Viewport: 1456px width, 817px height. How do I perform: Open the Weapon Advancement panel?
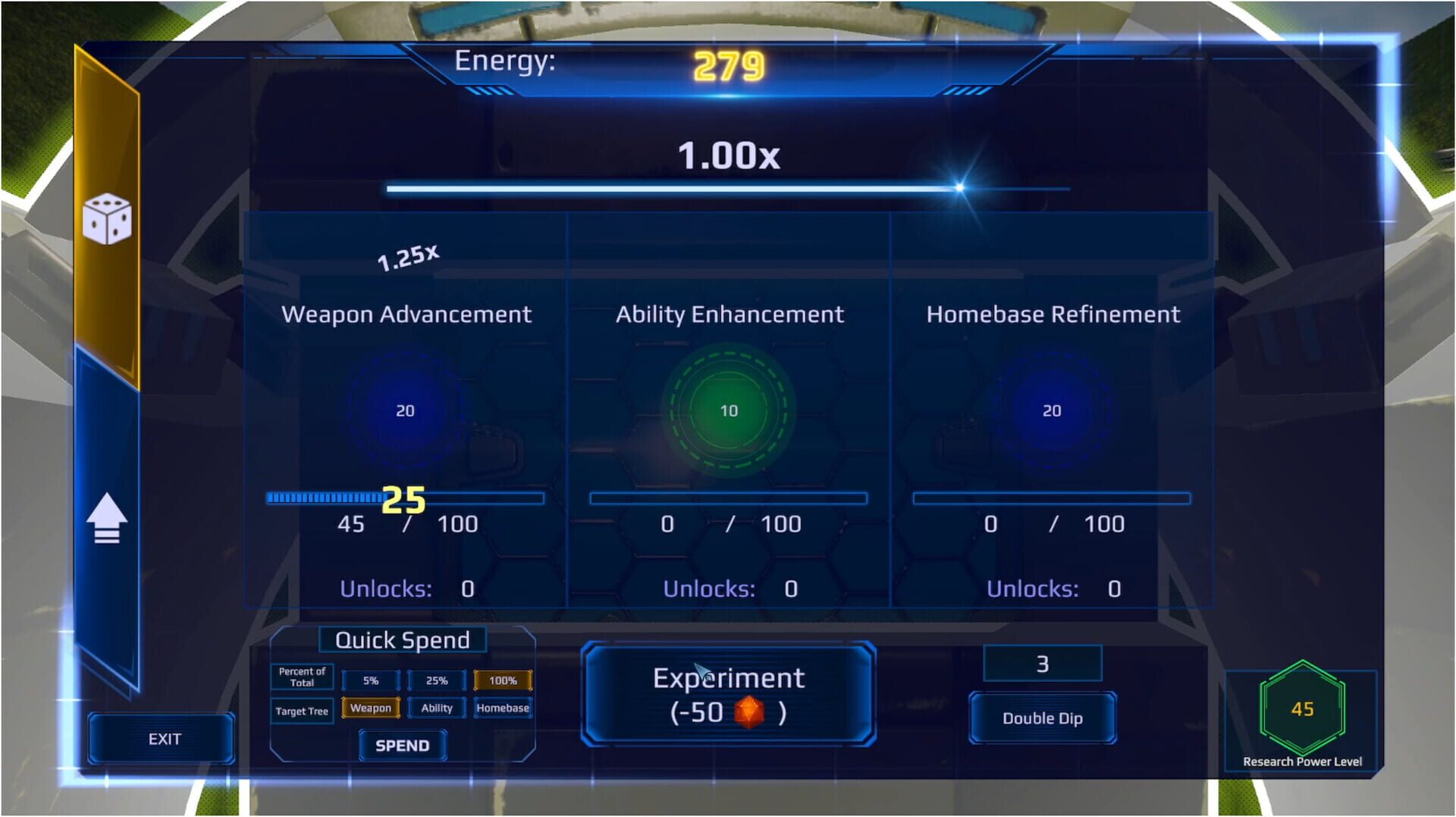pyautogui.click(x=404, y=314)
